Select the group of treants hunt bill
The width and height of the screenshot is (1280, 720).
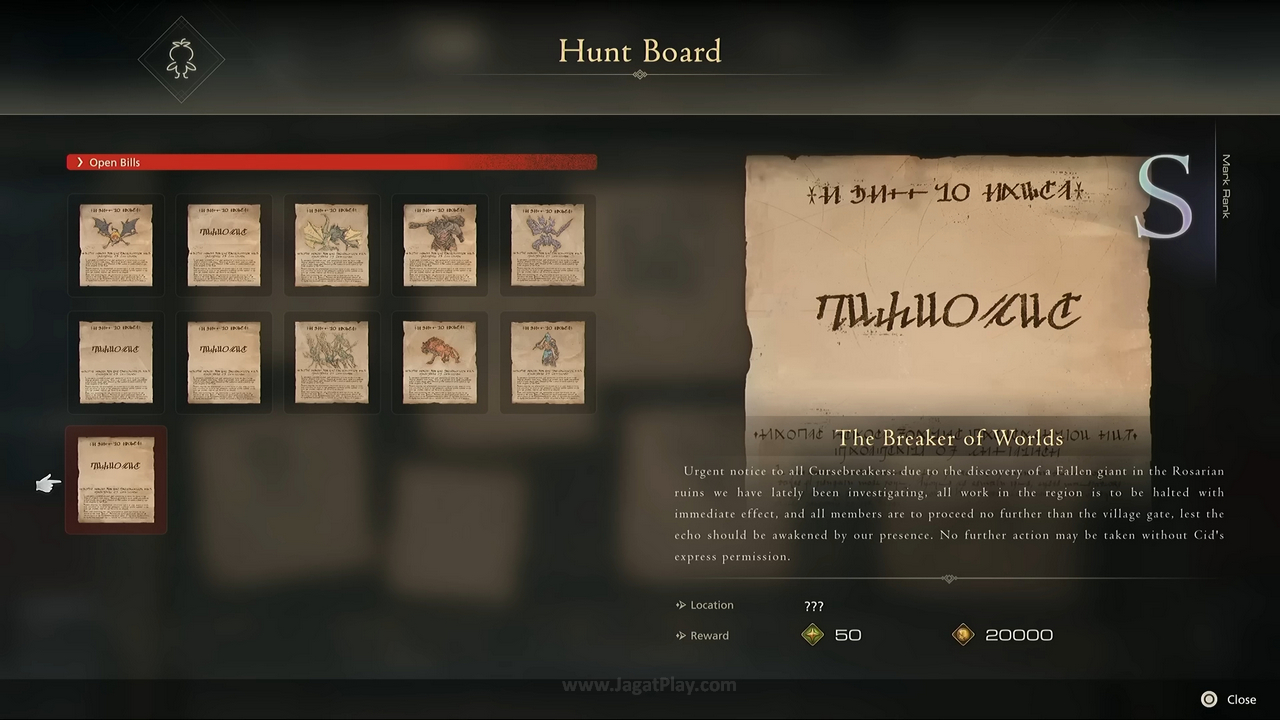[x=331, y=362]
